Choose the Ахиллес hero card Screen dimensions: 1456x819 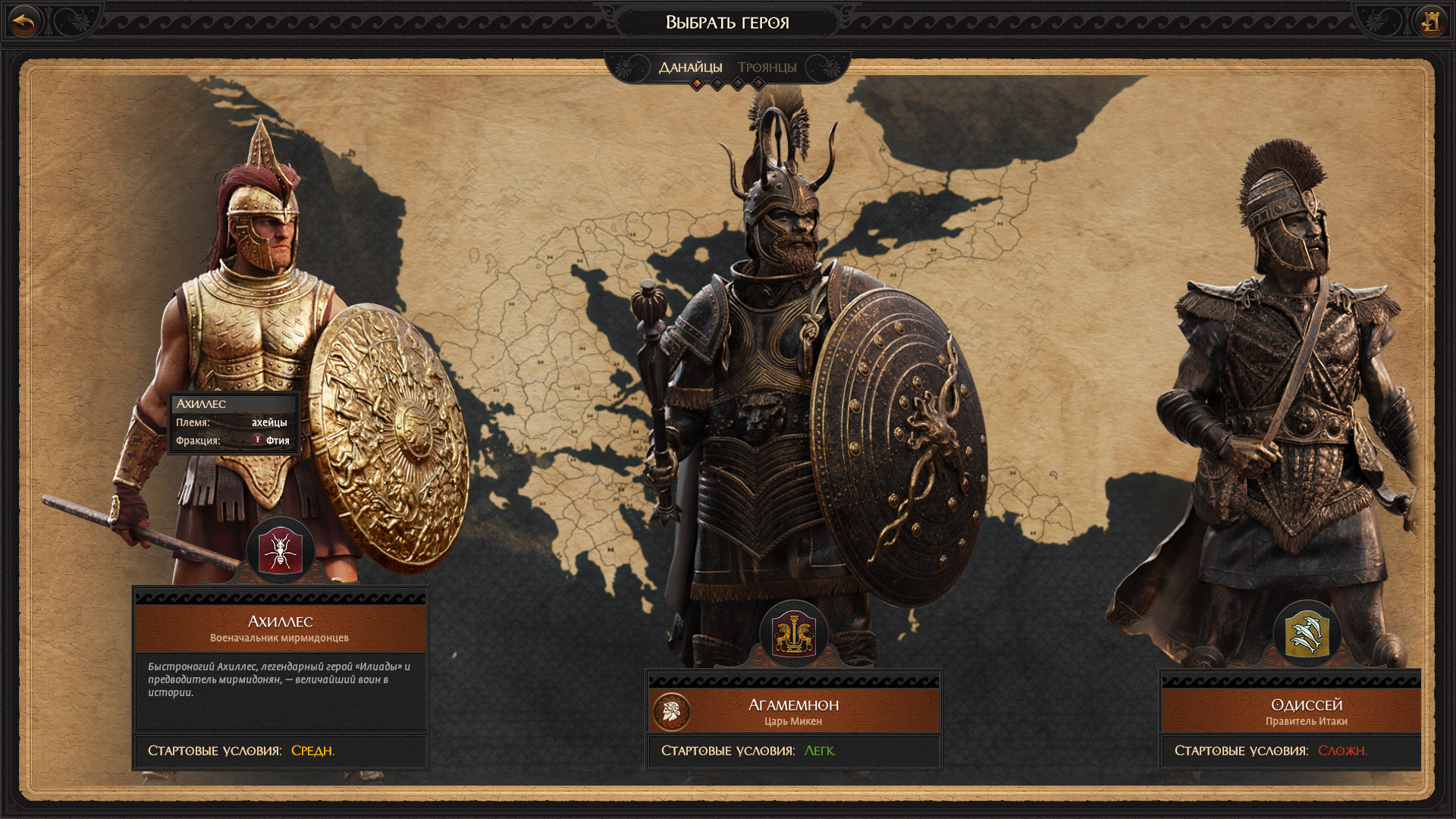pos(280,628)
